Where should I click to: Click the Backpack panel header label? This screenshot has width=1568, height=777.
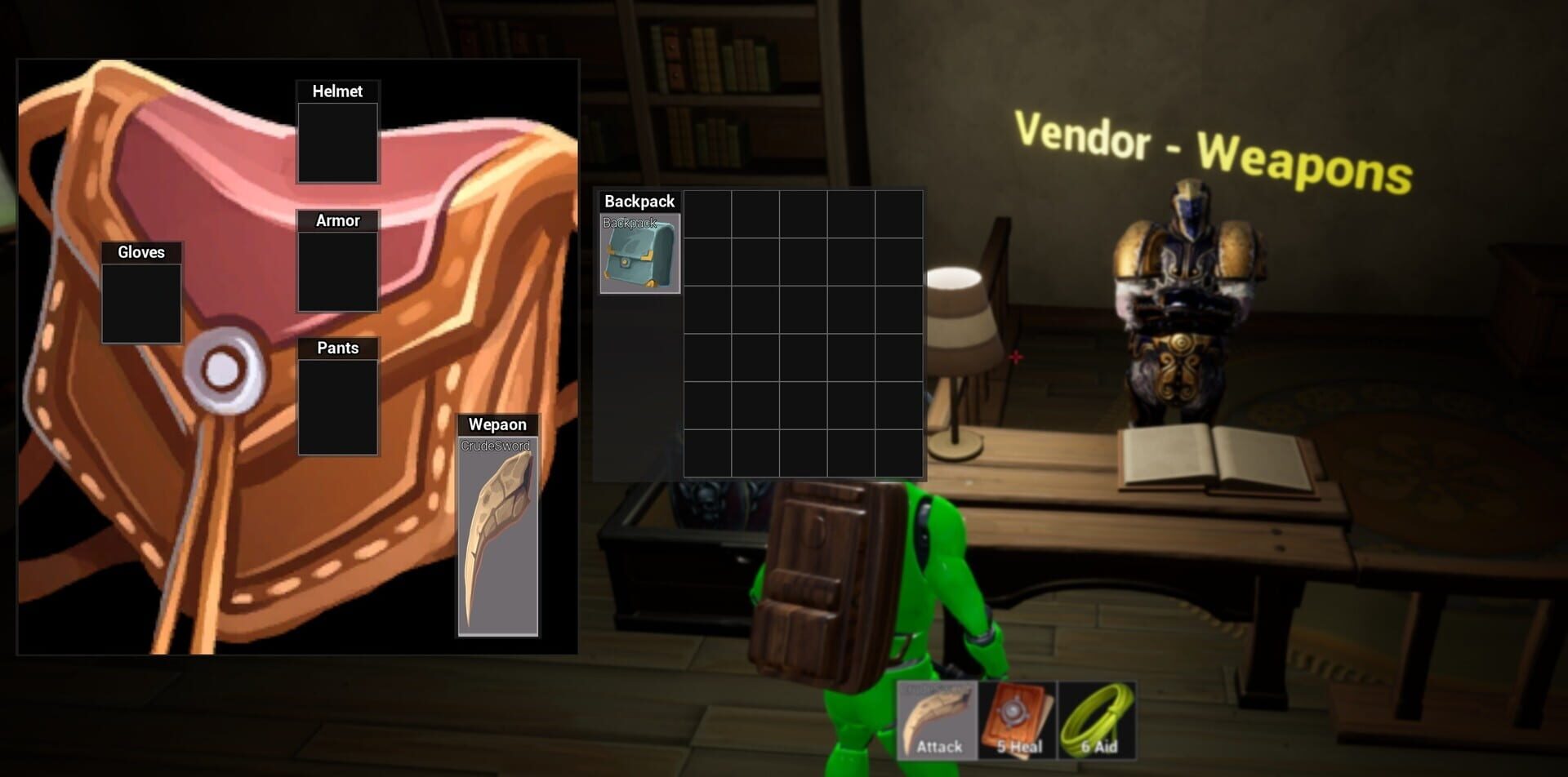pos(638,201)
